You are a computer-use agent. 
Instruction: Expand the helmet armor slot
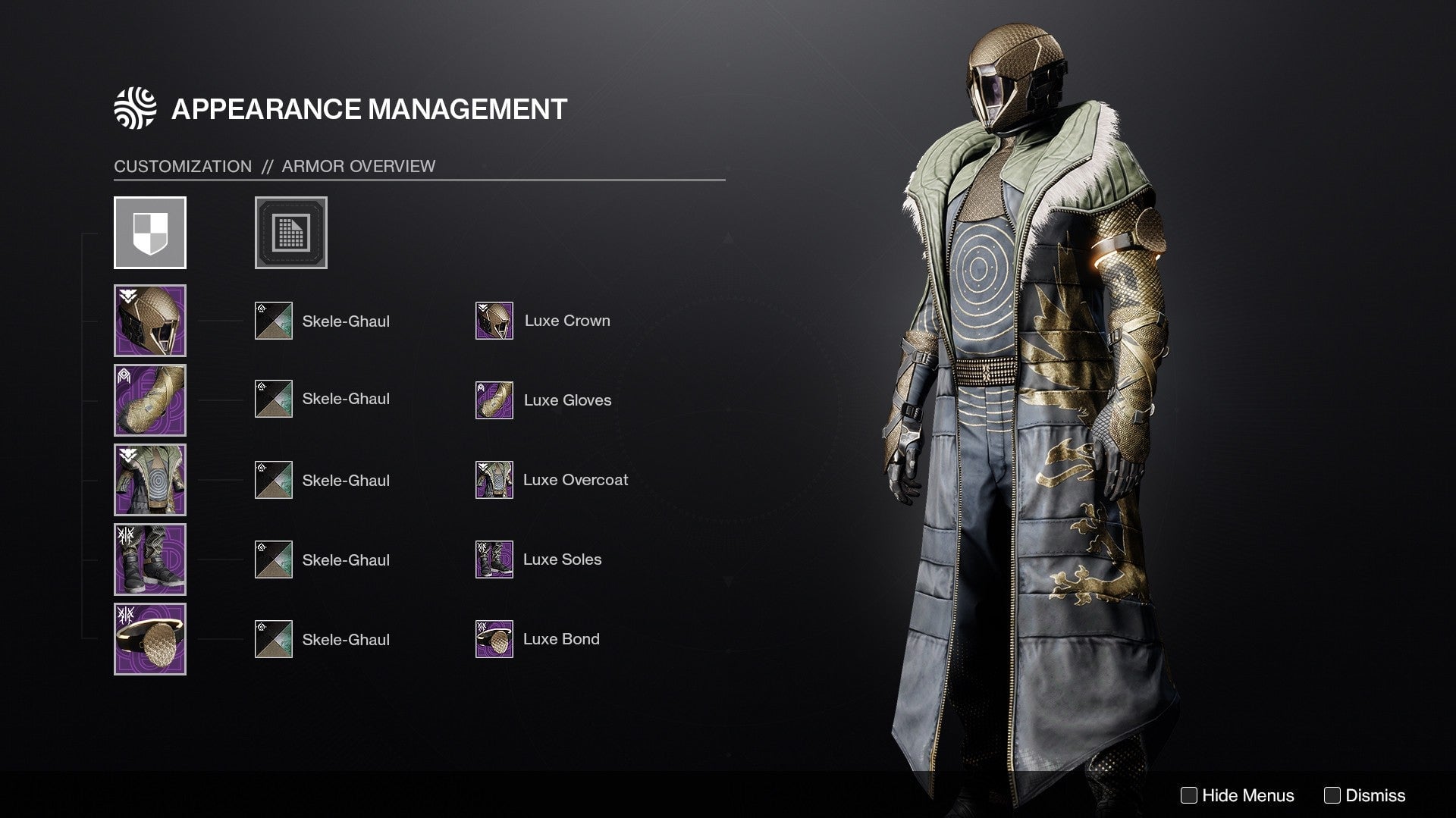click(x=149, y=320)
